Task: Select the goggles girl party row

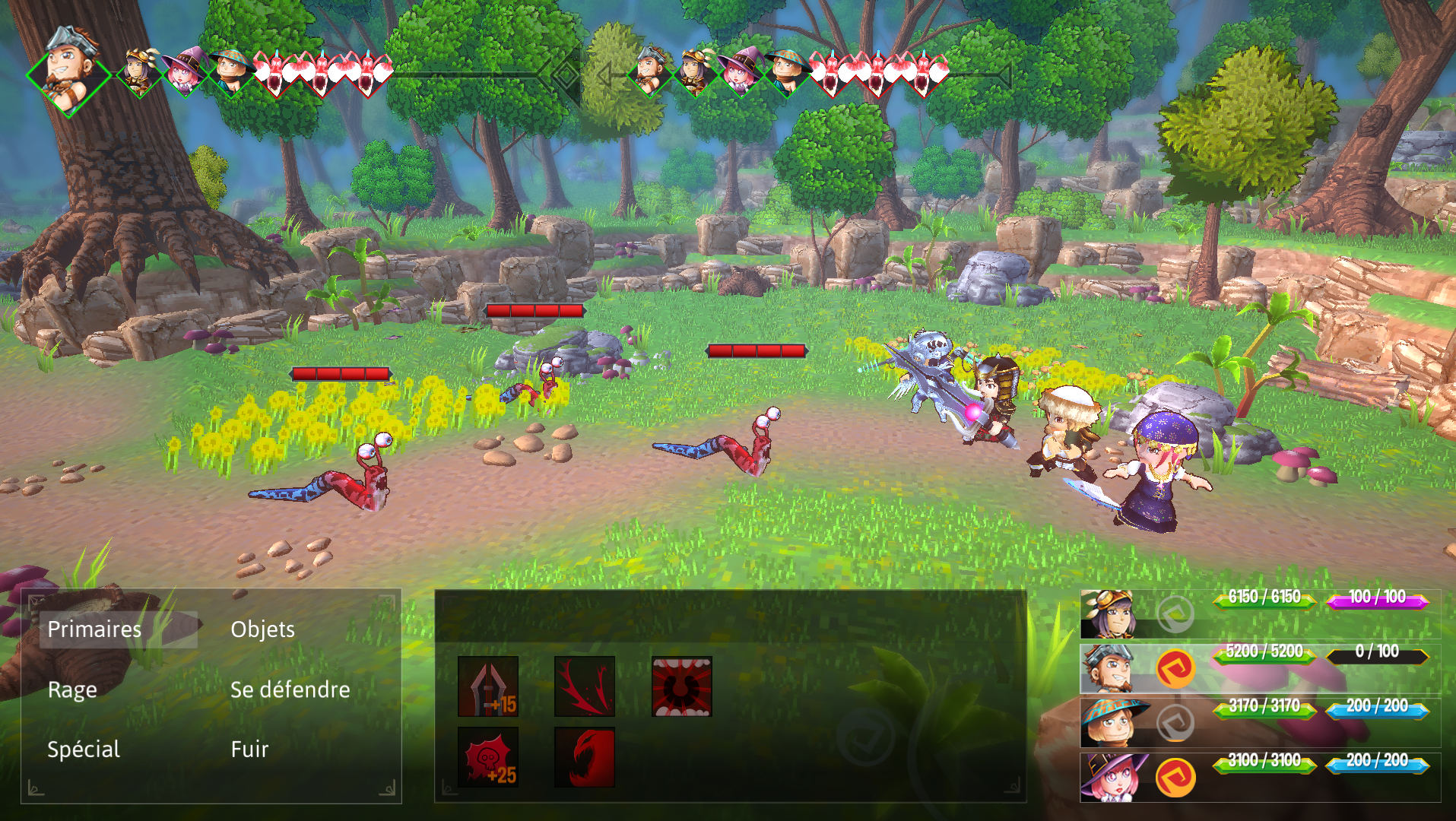Action: point(1259,613)
